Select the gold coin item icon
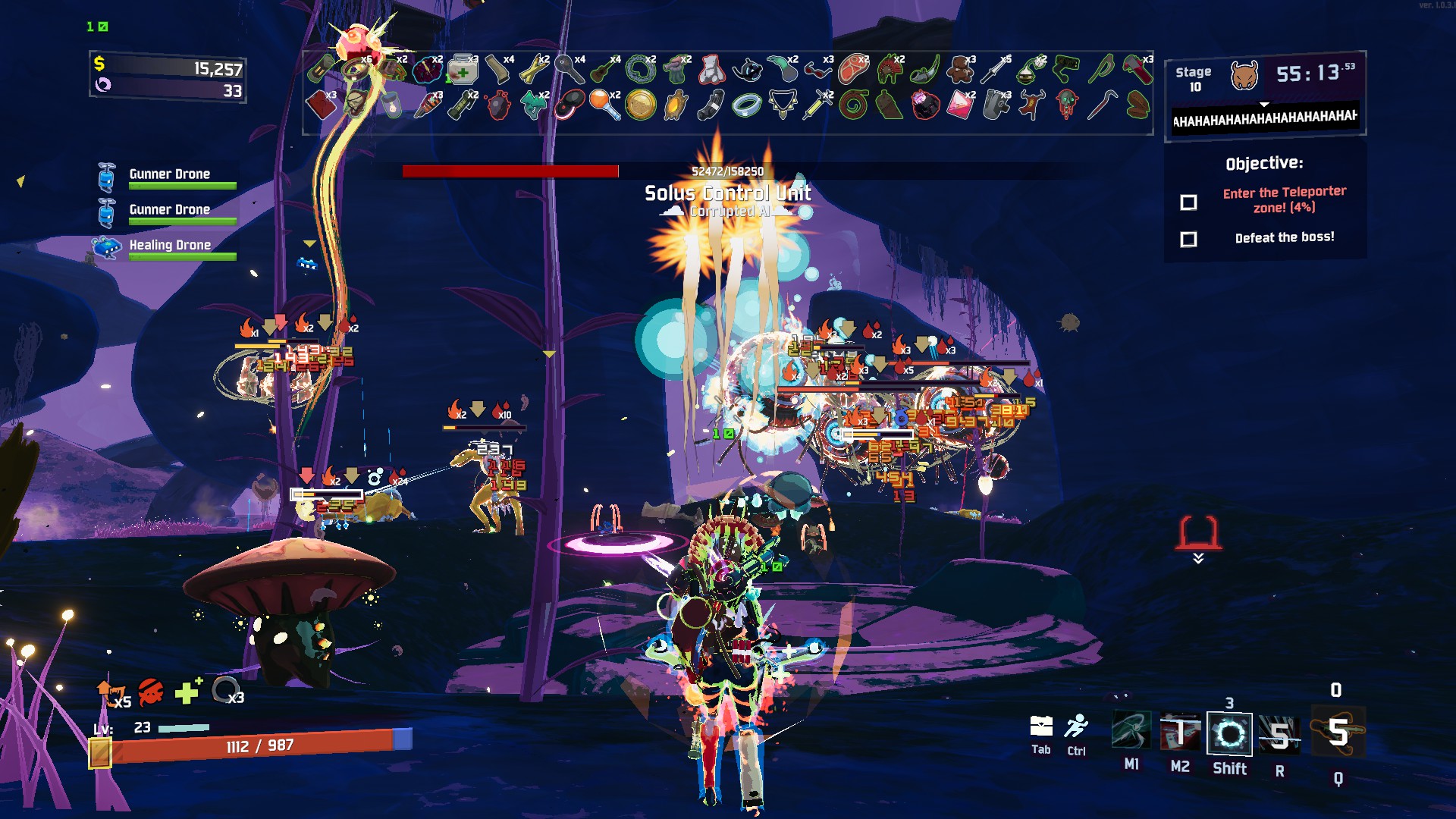The width and height of the screenshot is (1456, 819). coord(641,105)
